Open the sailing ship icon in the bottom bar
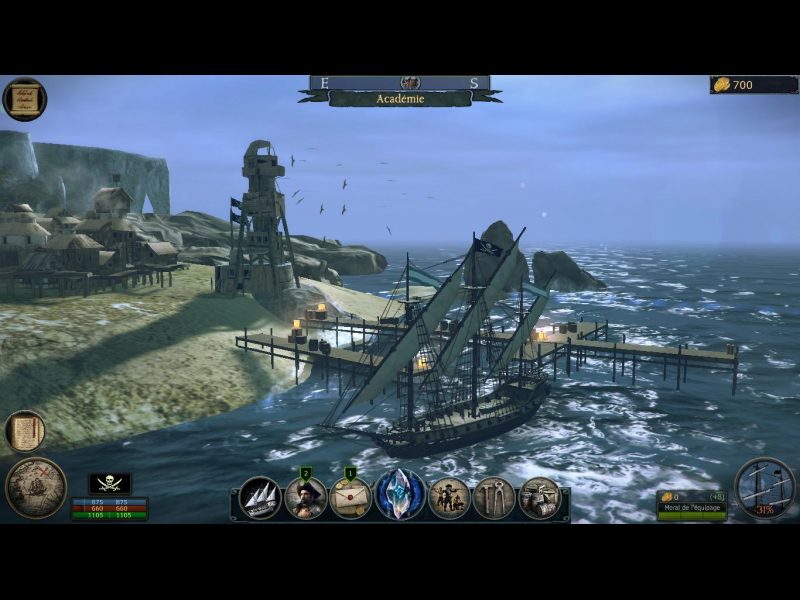Image resolution: width=800 pixels, height=600 pixels. (261, 497)
